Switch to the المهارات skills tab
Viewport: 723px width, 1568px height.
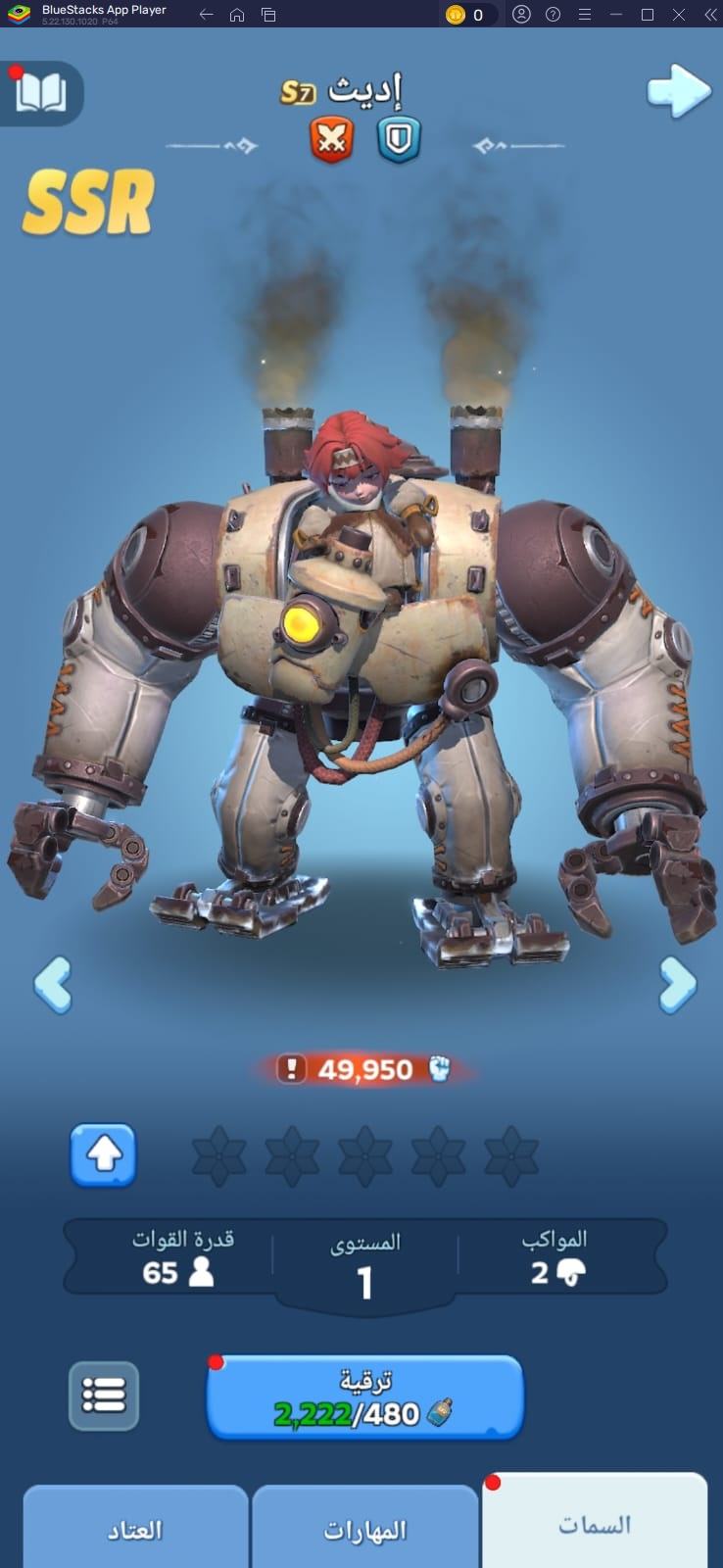365,1529
